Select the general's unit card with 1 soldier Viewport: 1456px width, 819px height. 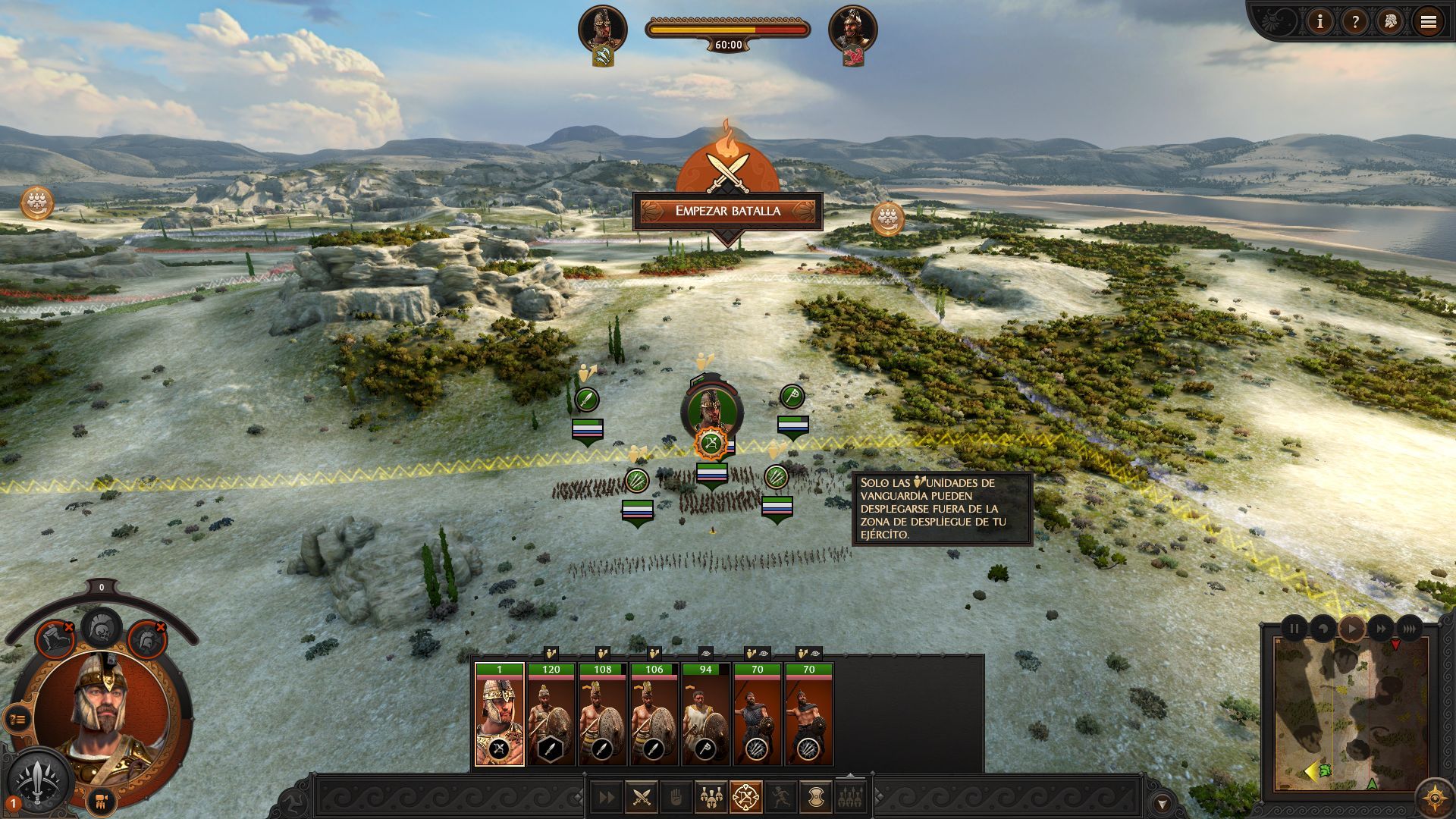tap(499, 714)
